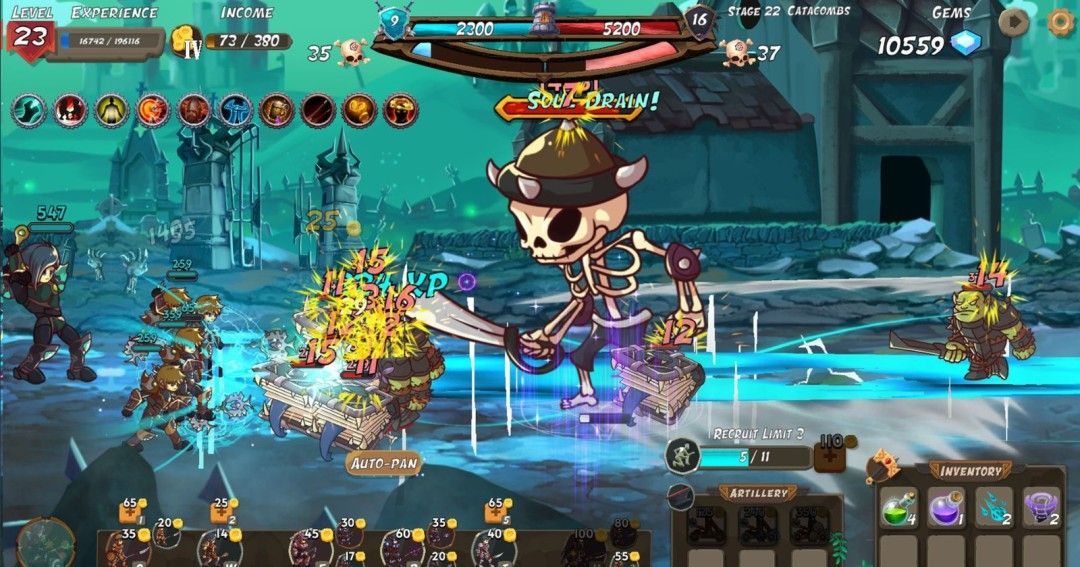The image size is (1080, 567).
Task: Activate the purple tornado item
Action: [1042, 508]
